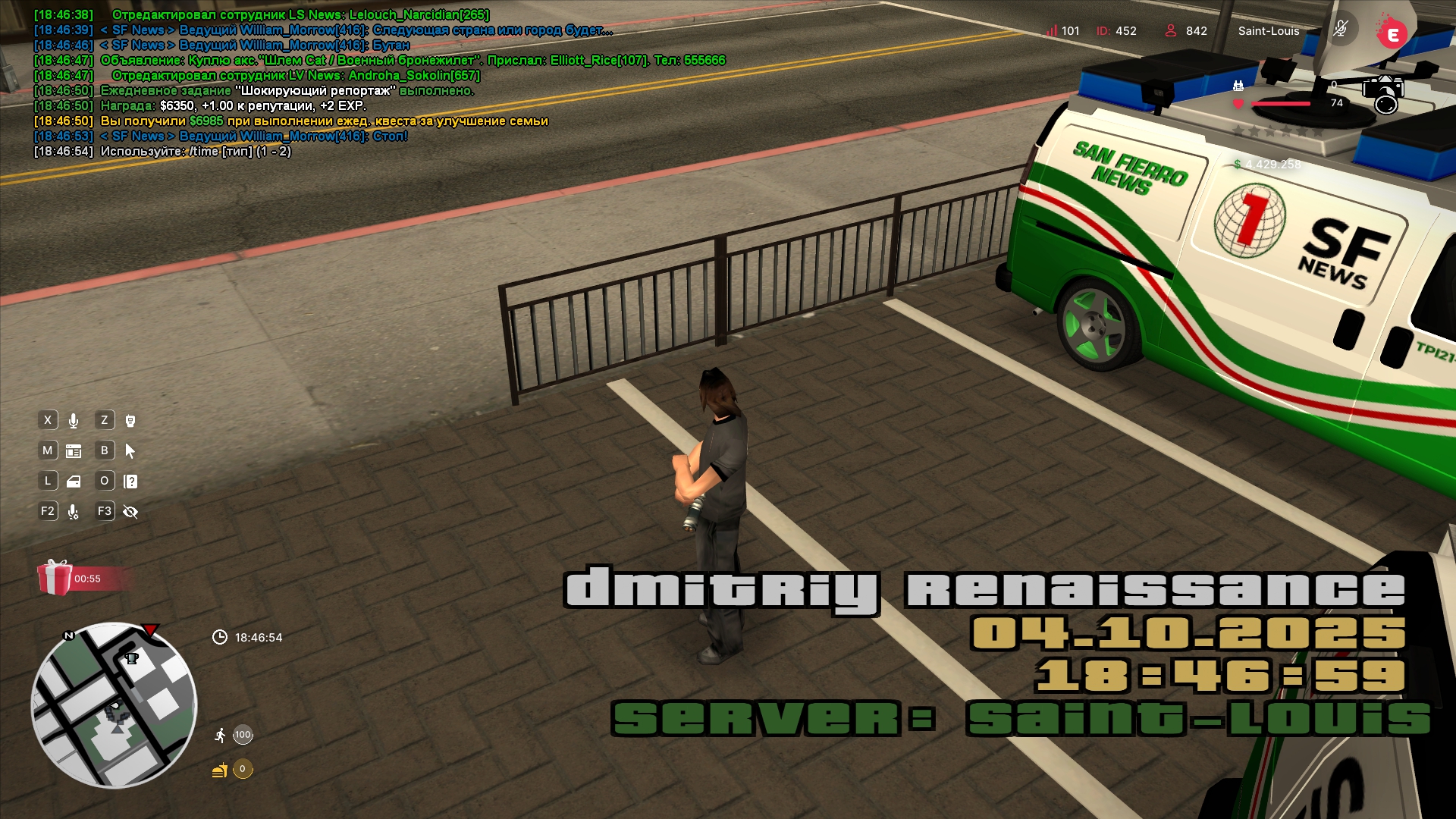Toggle the crossed-out eye HUD visibility icon
The image size is (1456, 819).
pyautogui.click(x=130, y=512)
